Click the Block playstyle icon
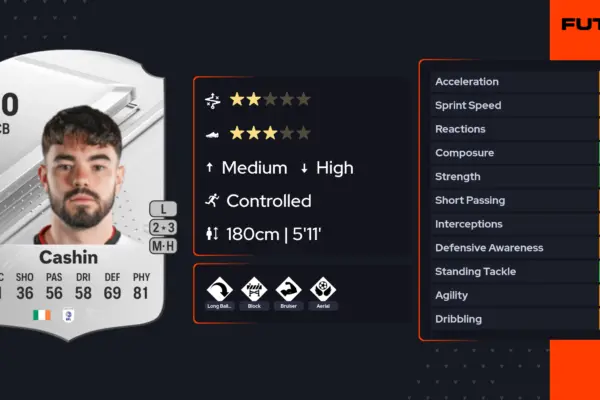Image resolution: width=600 pixels, height=400 pixels. click(254, 289)
